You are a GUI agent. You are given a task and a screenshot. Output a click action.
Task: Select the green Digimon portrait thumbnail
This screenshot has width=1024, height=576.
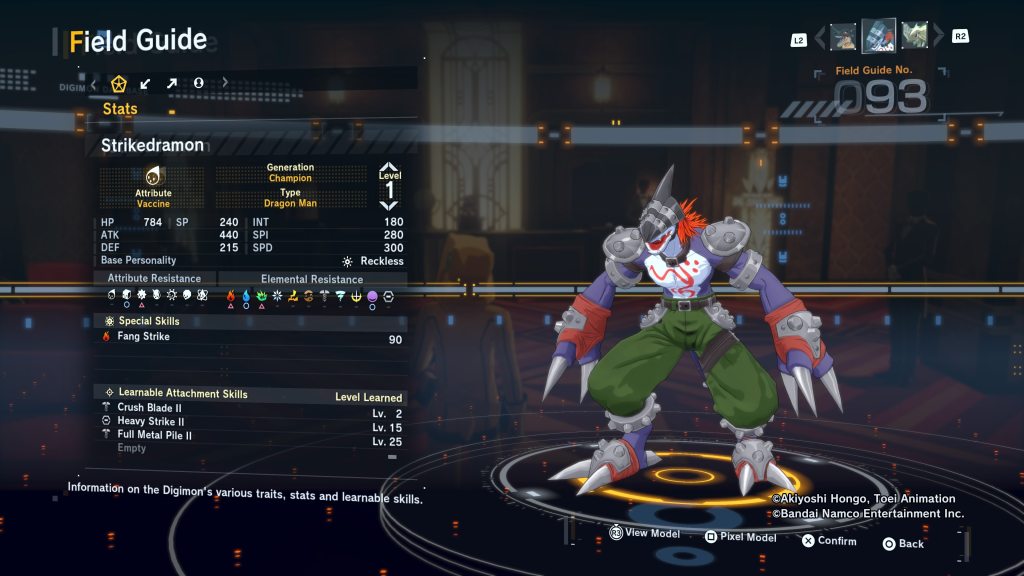point(915,37)
